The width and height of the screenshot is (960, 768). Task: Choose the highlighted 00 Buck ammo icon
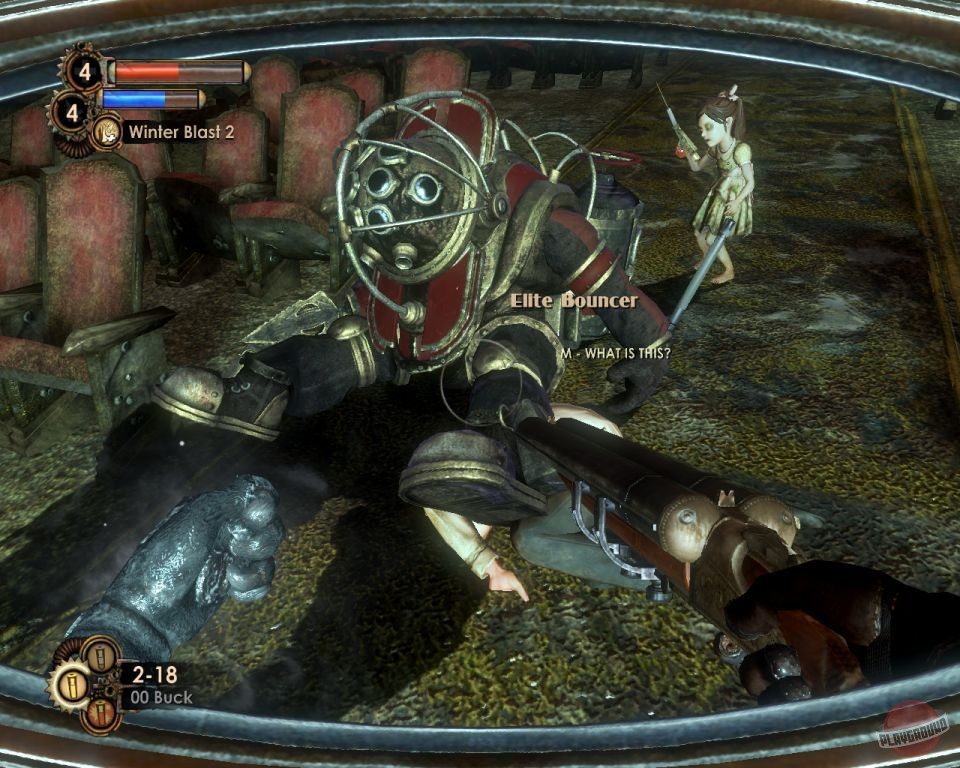70,686
